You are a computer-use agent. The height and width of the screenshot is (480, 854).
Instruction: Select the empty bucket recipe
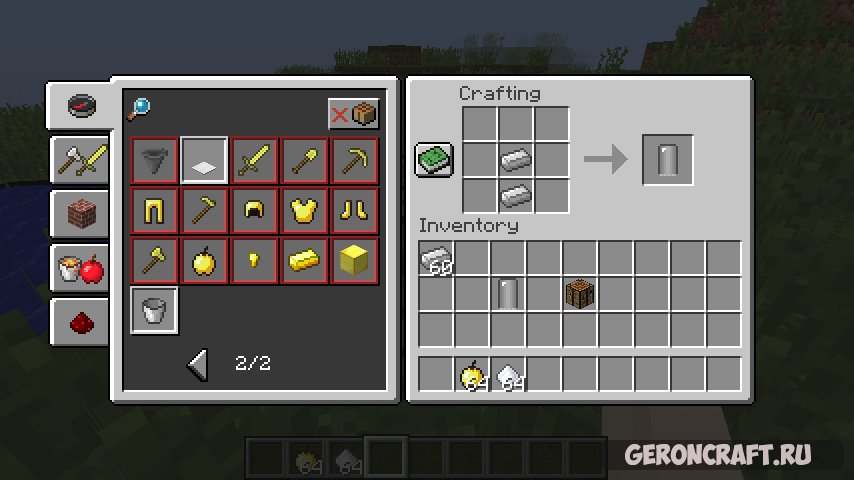coord(155,311)
